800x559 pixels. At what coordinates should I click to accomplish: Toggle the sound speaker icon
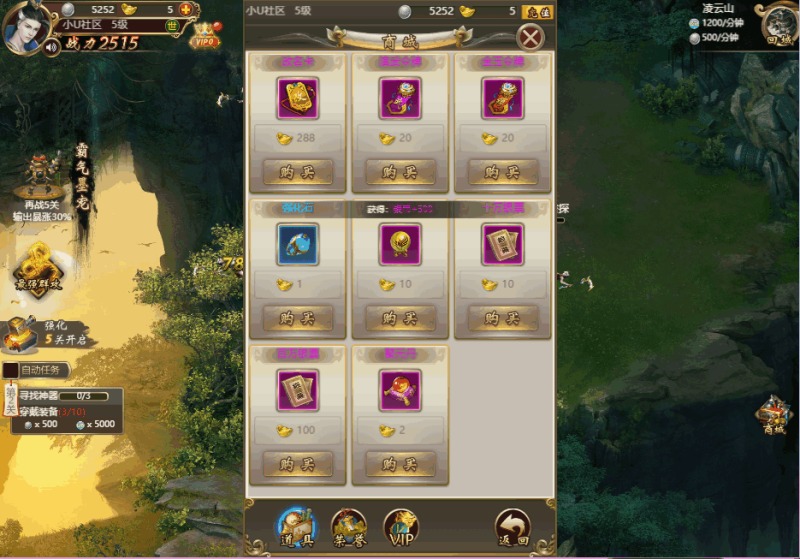coord(51,46)
